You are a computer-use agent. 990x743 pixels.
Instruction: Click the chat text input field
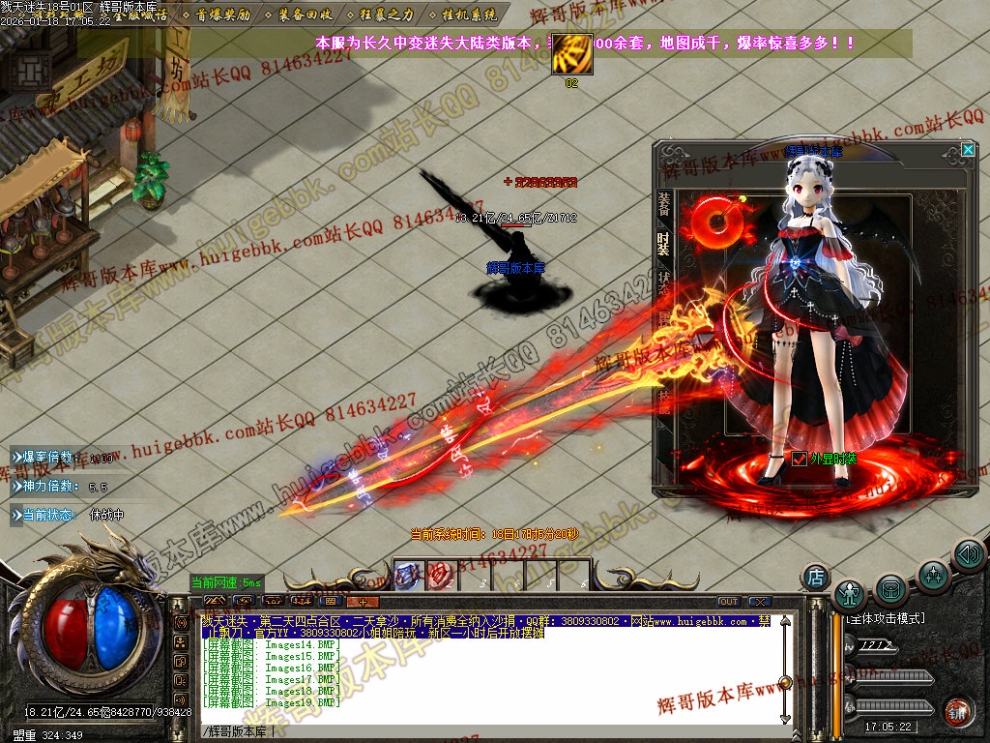[x=480, y=731]
